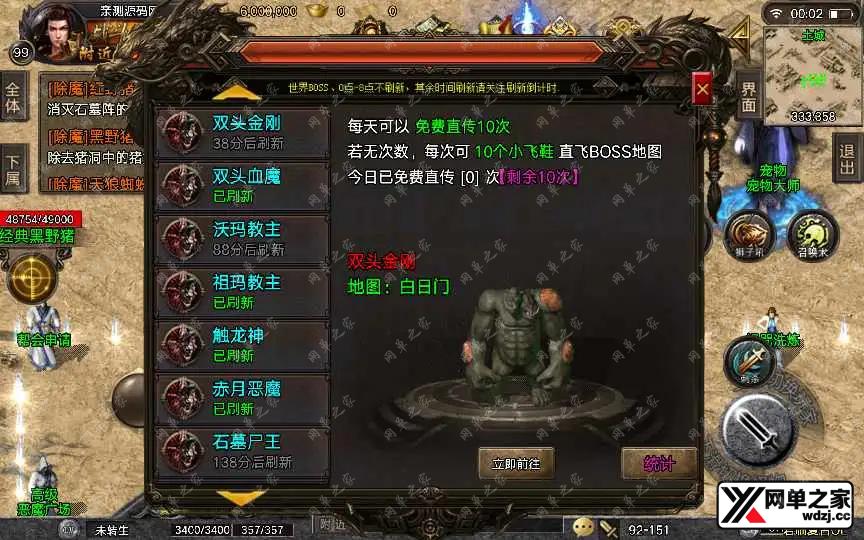The width and height of the screenshot is (864, 540).
Task: Select 触龙神 in the boss list
Action: pos(242,344)
